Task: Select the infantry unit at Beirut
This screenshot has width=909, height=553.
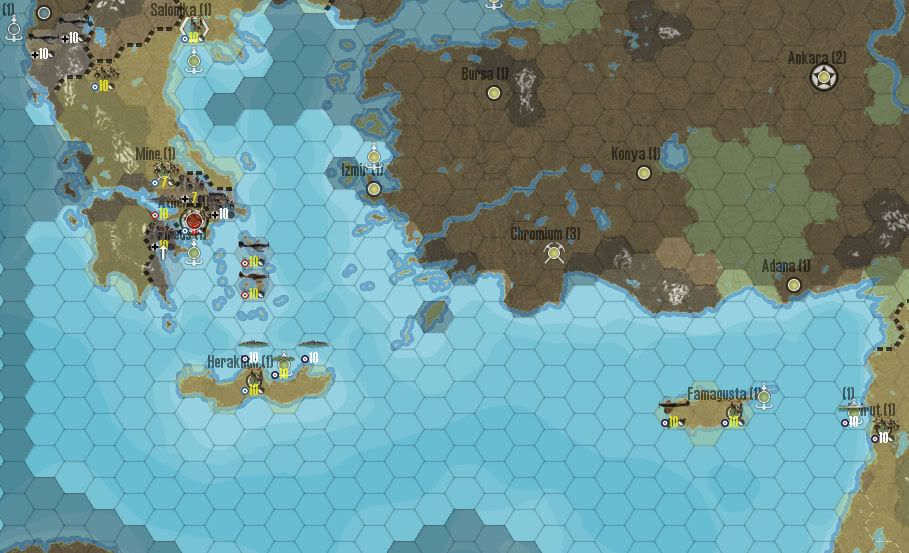Action: click(882, 430)
